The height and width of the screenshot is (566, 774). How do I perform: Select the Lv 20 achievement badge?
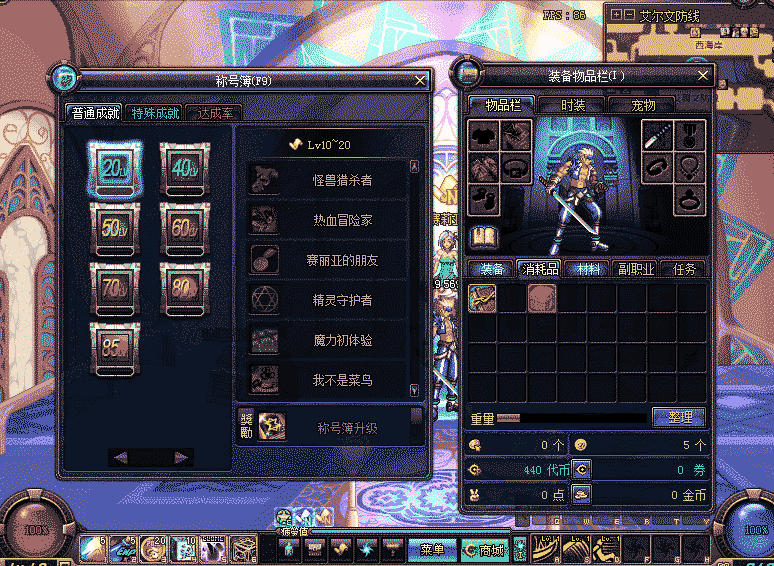point(115,168)
